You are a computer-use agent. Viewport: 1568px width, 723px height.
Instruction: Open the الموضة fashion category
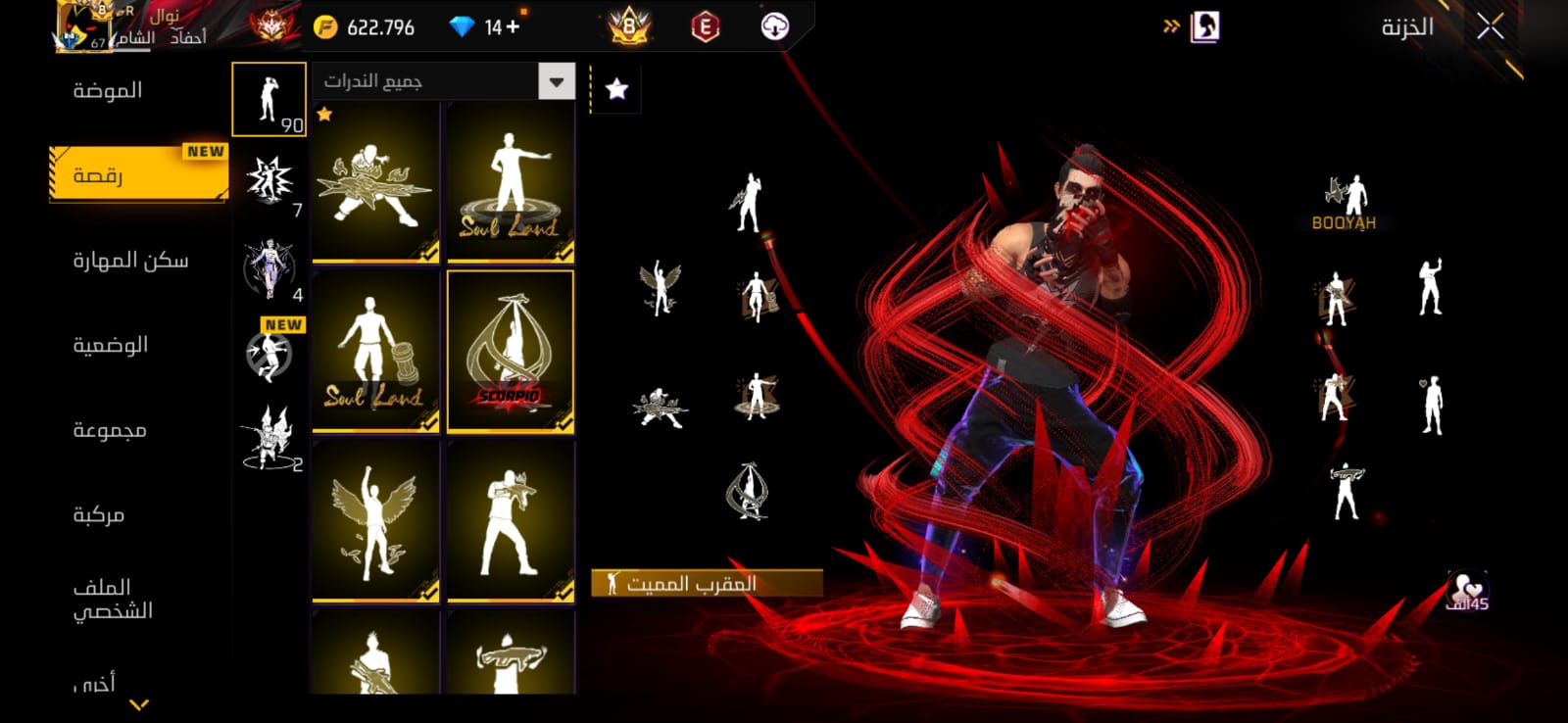tap(108, 90)
